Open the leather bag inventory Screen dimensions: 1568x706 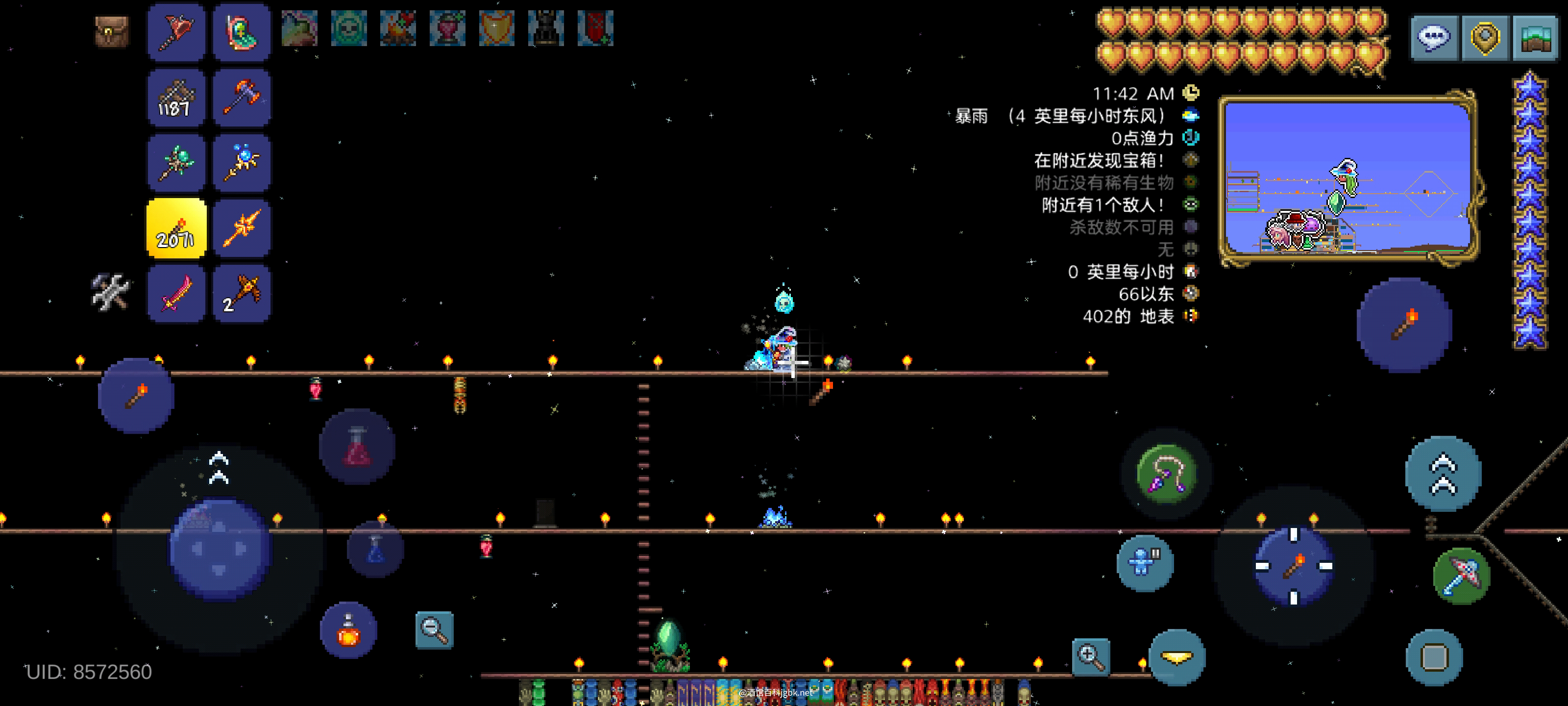tap(112, 30)
